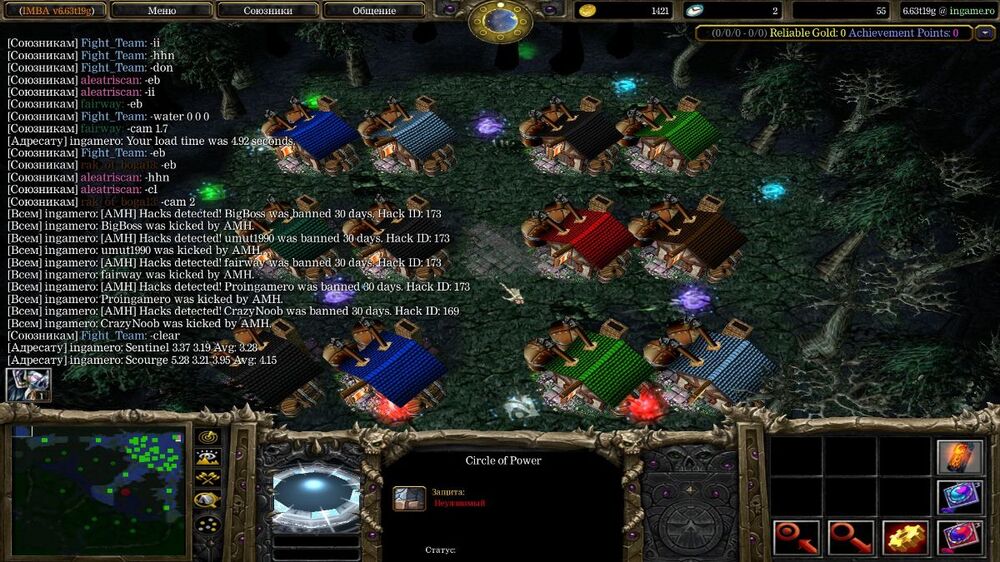Click the gold coin resource icon
Image resolution: width=1000 pixels, height=562 pixels.
587,10
